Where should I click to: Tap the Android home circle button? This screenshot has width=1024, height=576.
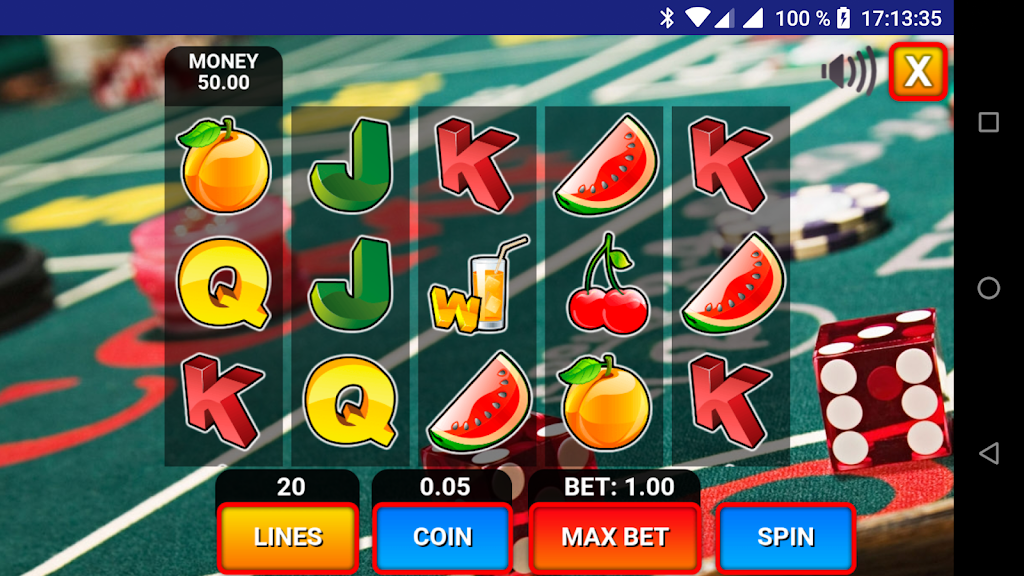point(988,288)
